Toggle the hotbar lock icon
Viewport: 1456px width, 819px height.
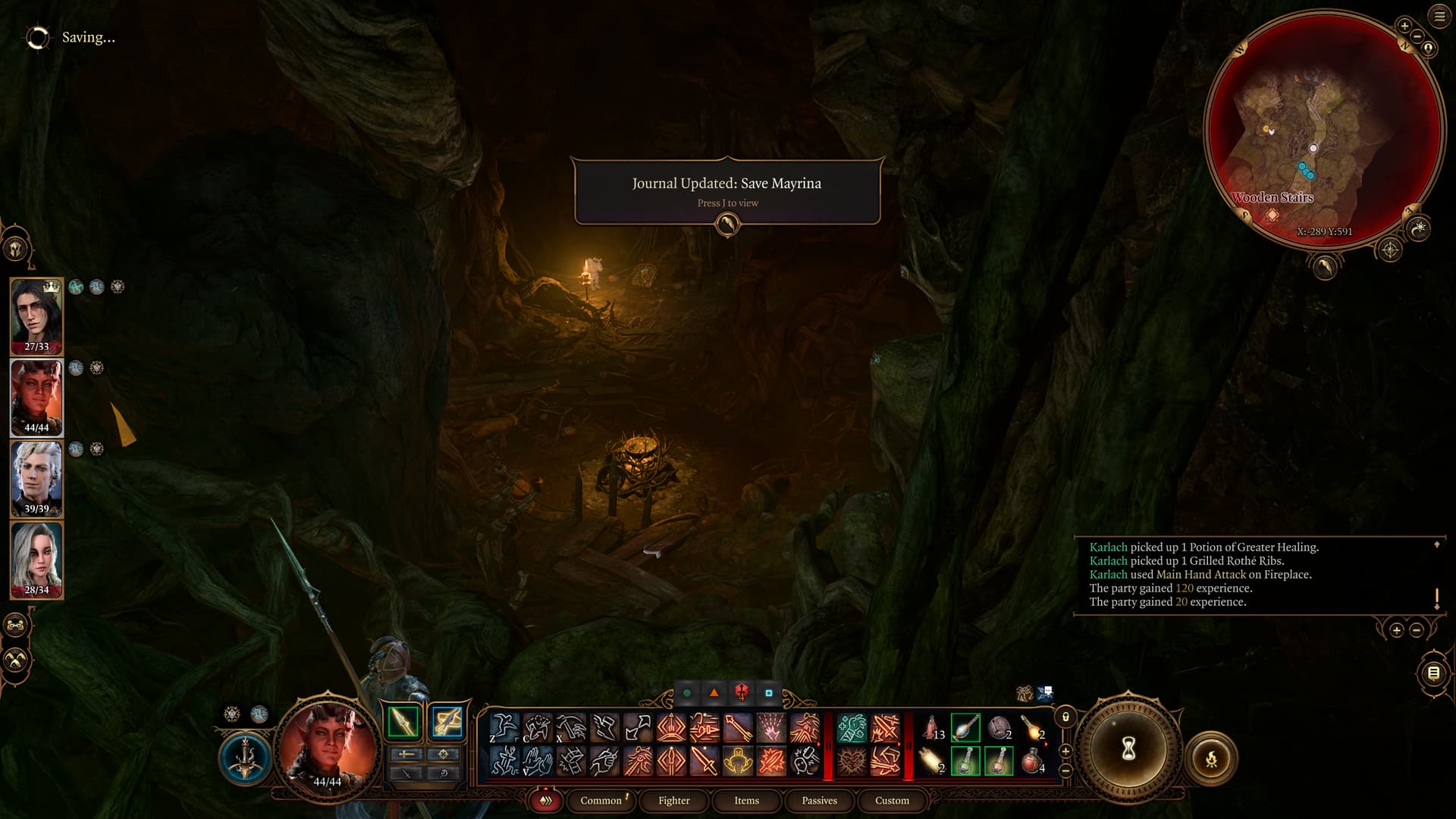pyautogui.click(x=1065, y=717)
